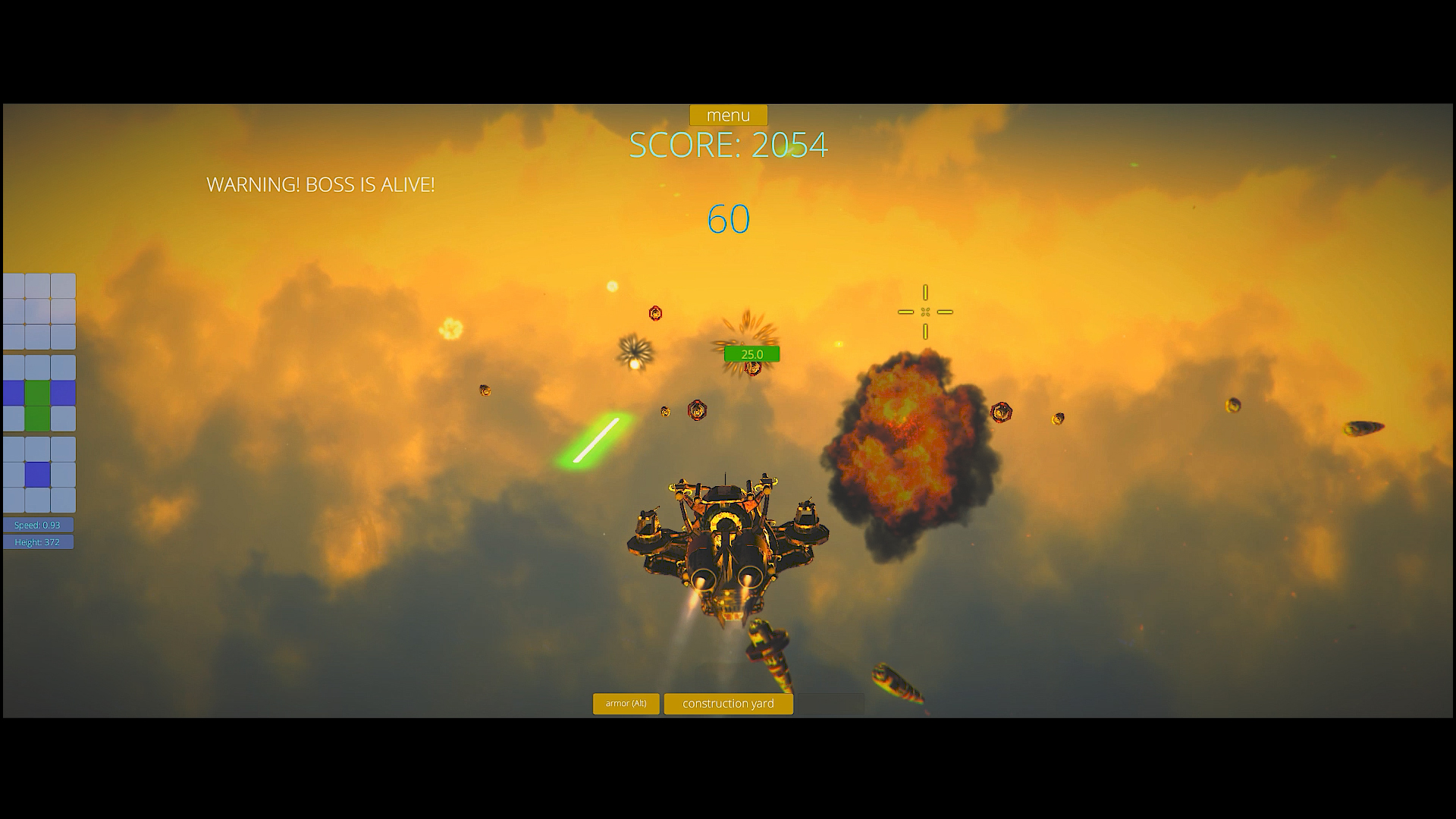The height and width of the screenshot is (819, 1456).
Task: Select the green module in the middle grid
Action: click(x=37, y=392)
